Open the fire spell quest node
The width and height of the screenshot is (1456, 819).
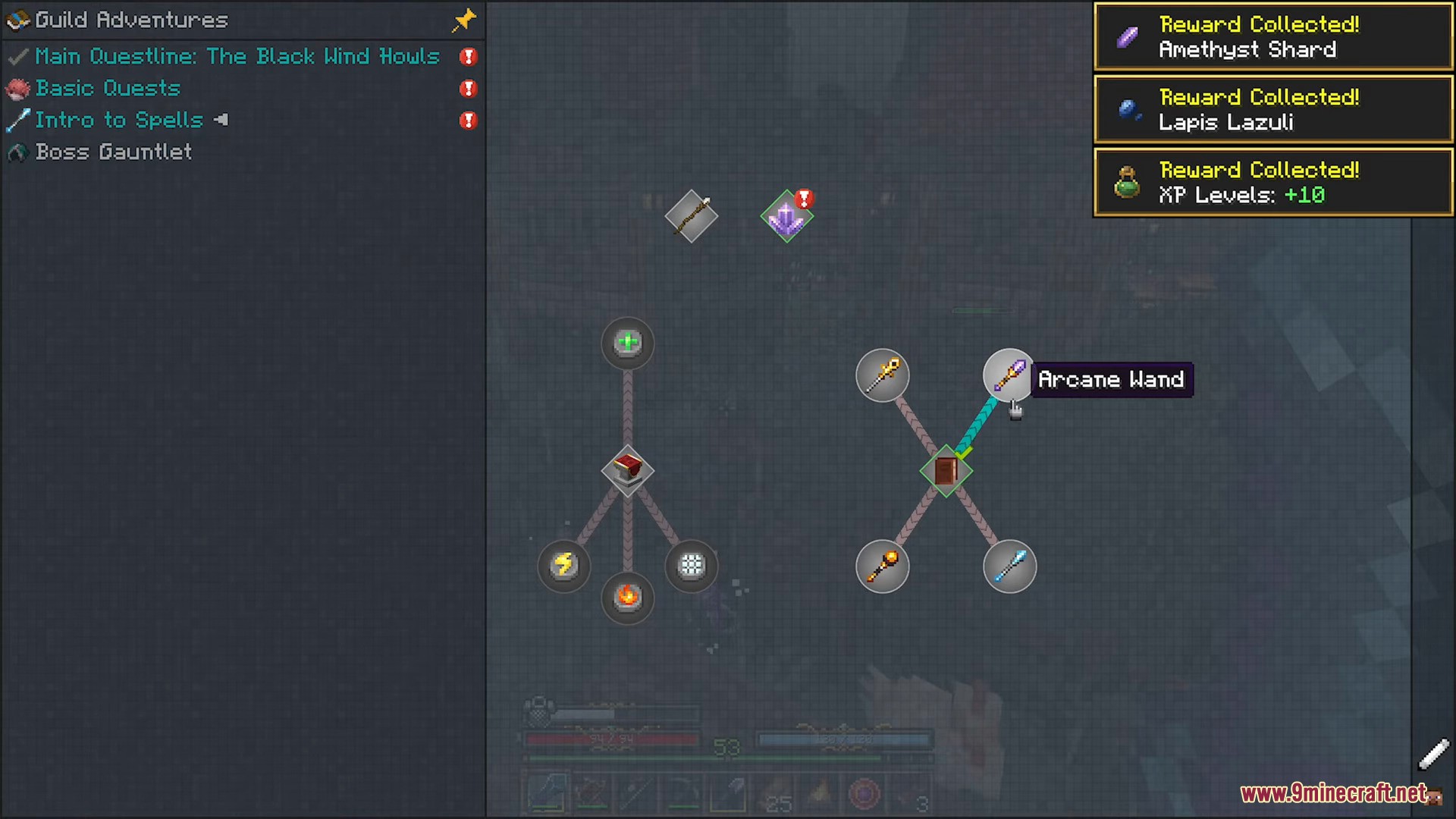click(x=627, y=598)
